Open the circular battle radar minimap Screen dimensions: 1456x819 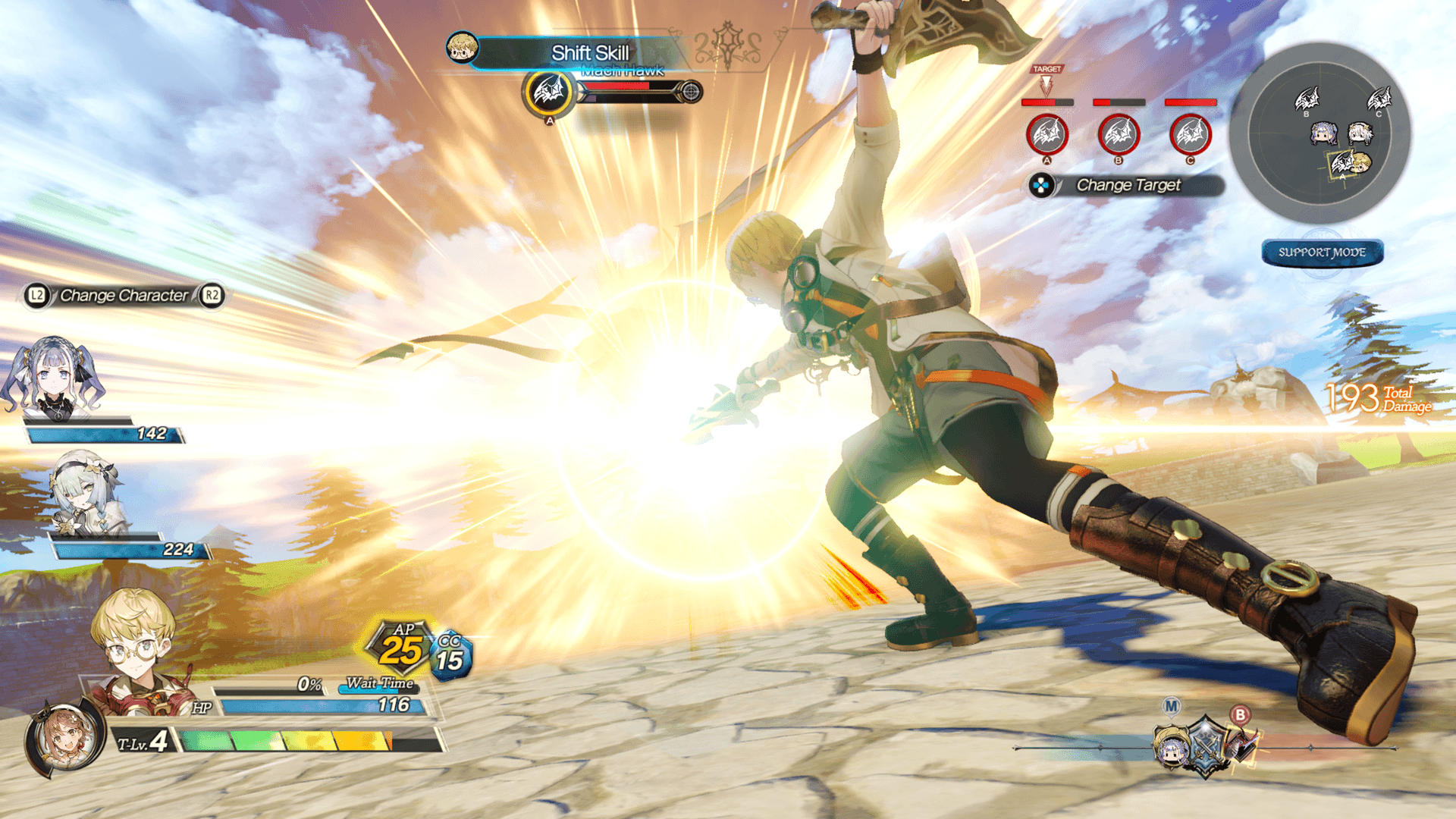[x=1319, y=133]
